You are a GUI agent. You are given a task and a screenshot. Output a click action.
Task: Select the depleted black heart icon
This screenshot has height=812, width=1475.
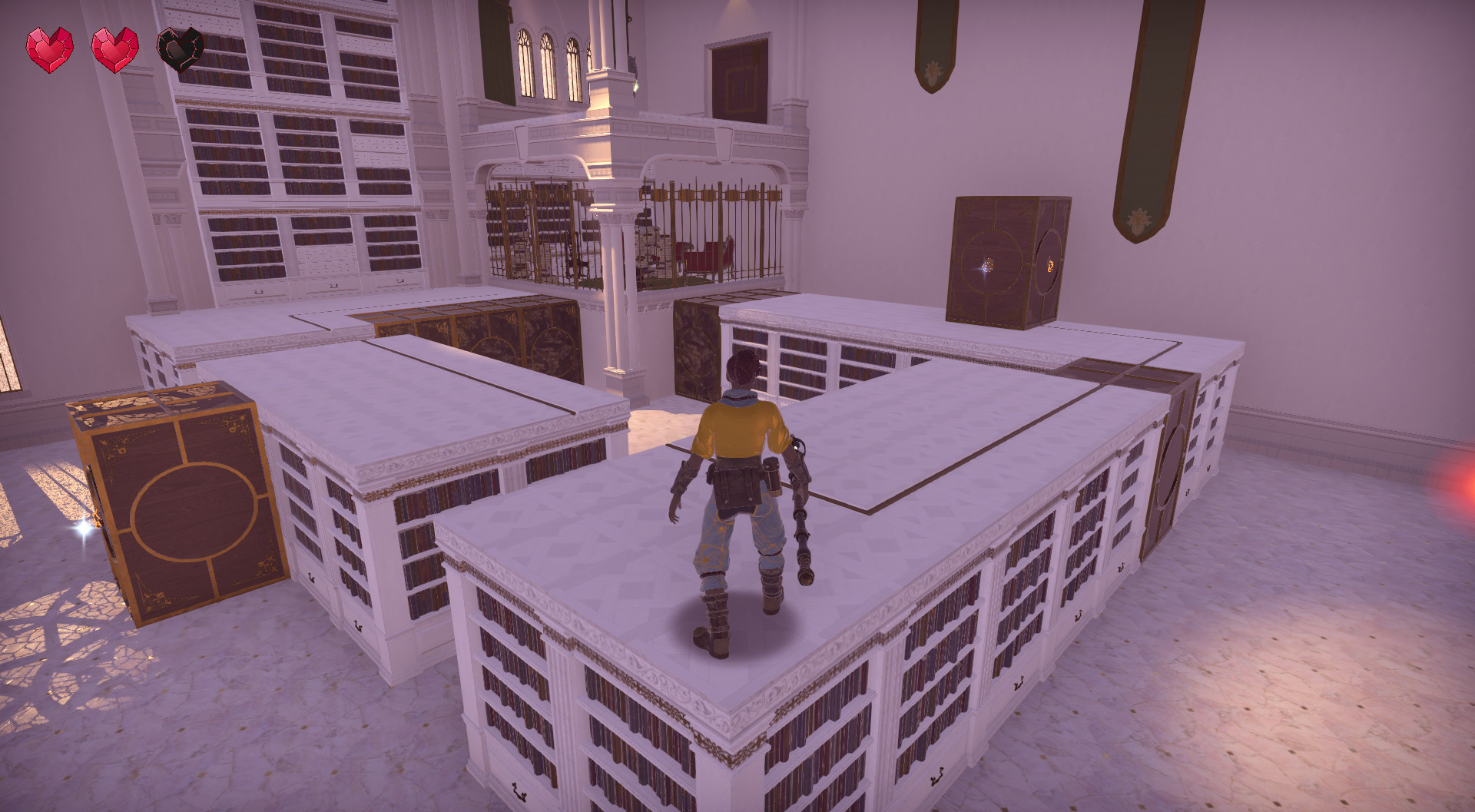pos(178,48)
